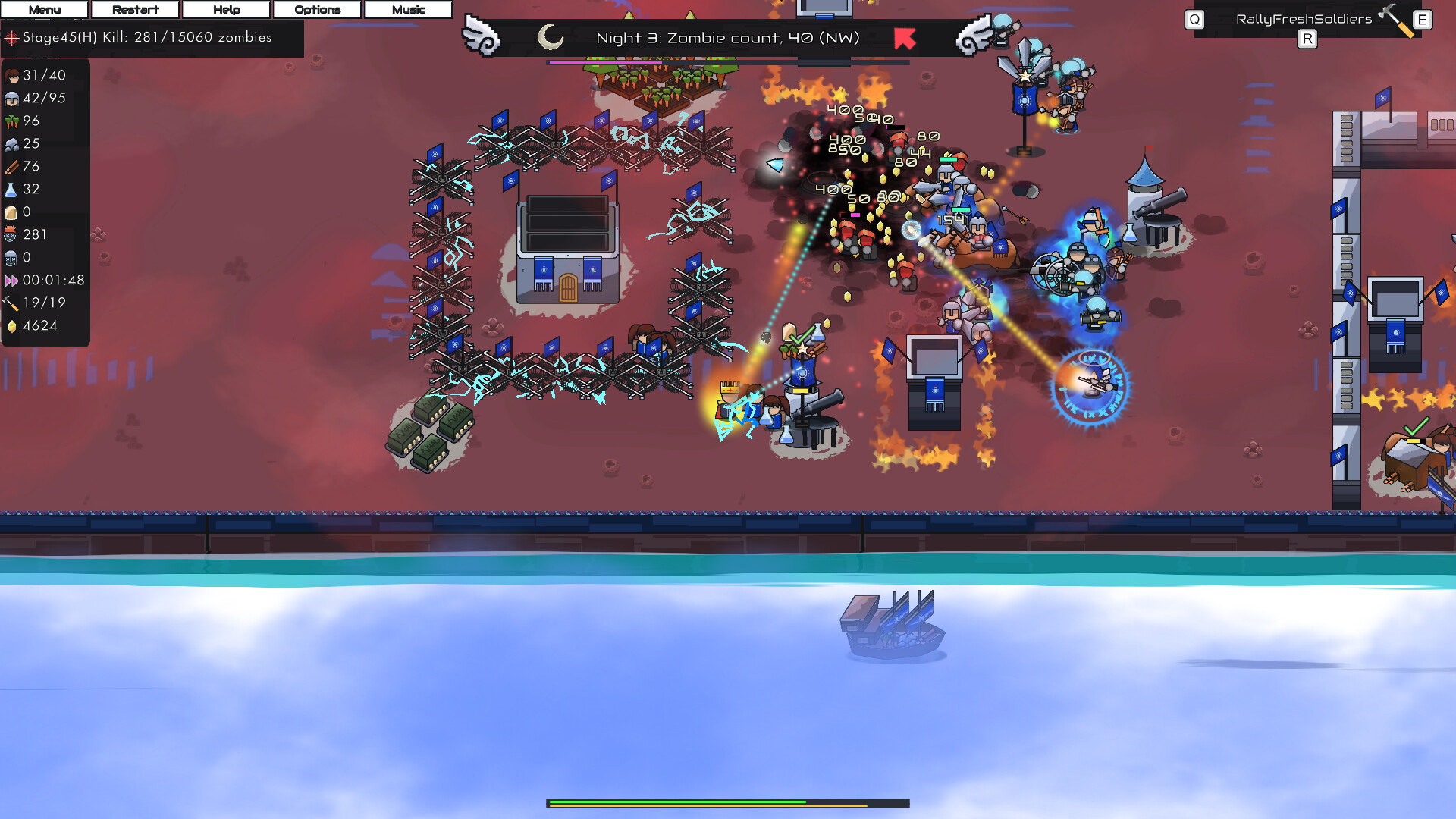Select the carrot food resource icon
Image resolution: width=1456 pixels, height=819 pixels.
click(13, 121)
